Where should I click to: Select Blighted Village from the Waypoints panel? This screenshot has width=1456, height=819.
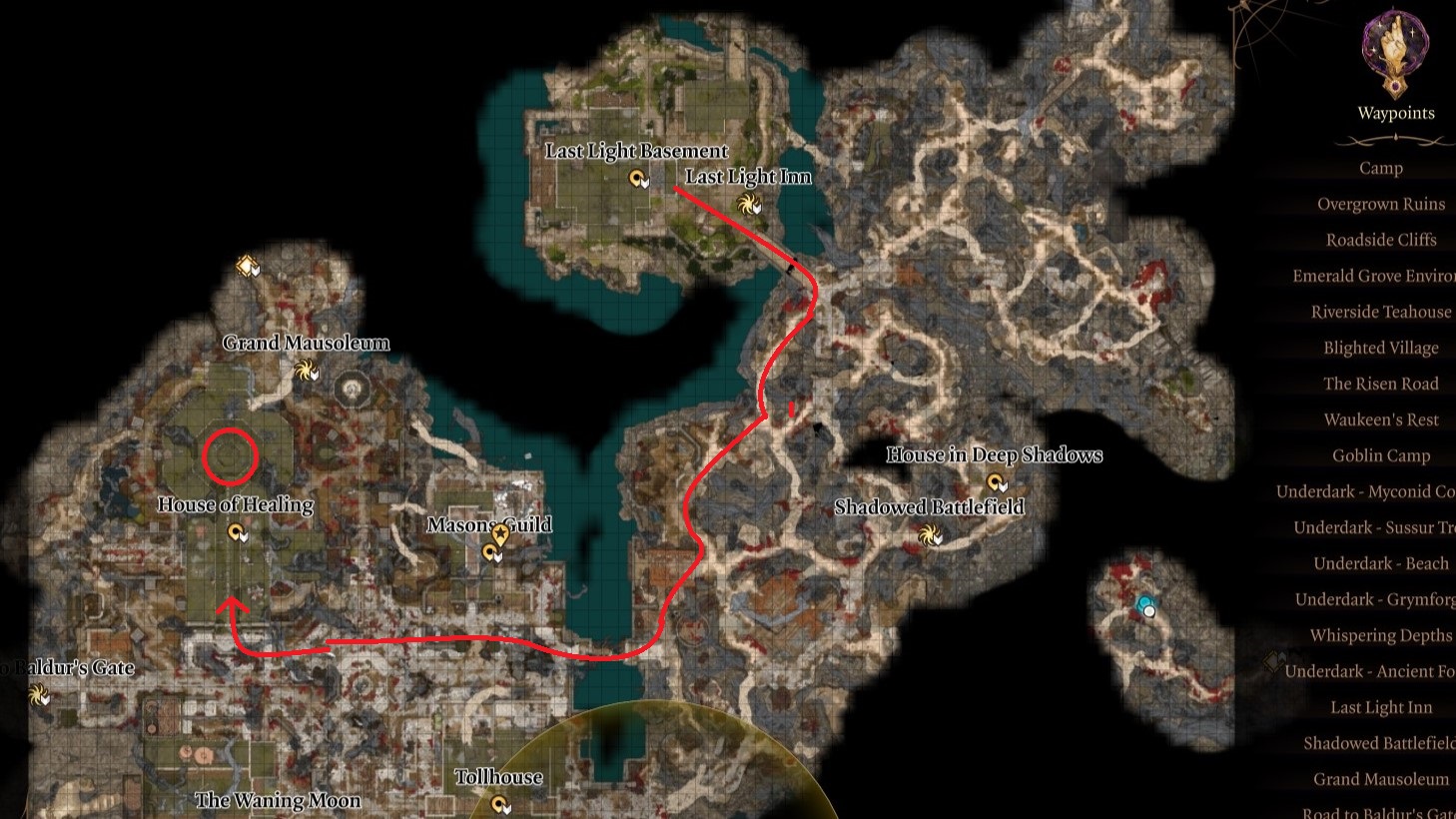point(1381,348)
